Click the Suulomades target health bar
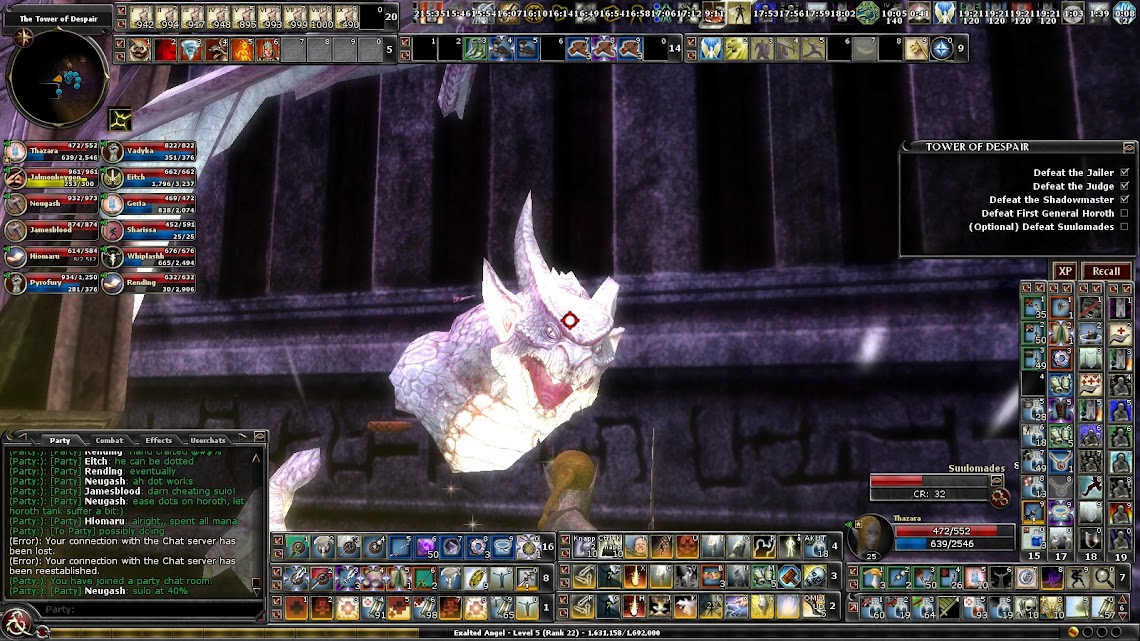The height and width of the screenshot is (641, 1140). tap(928, 481)
